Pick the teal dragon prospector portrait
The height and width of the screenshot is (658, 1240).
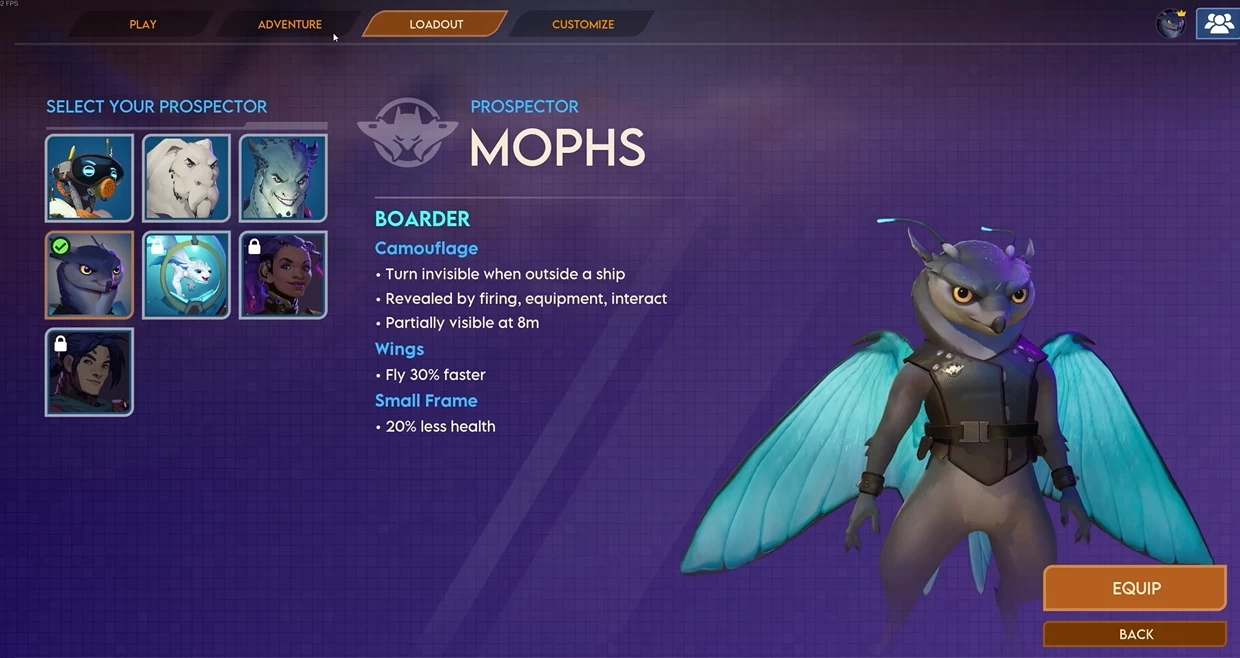click(283, 178)
